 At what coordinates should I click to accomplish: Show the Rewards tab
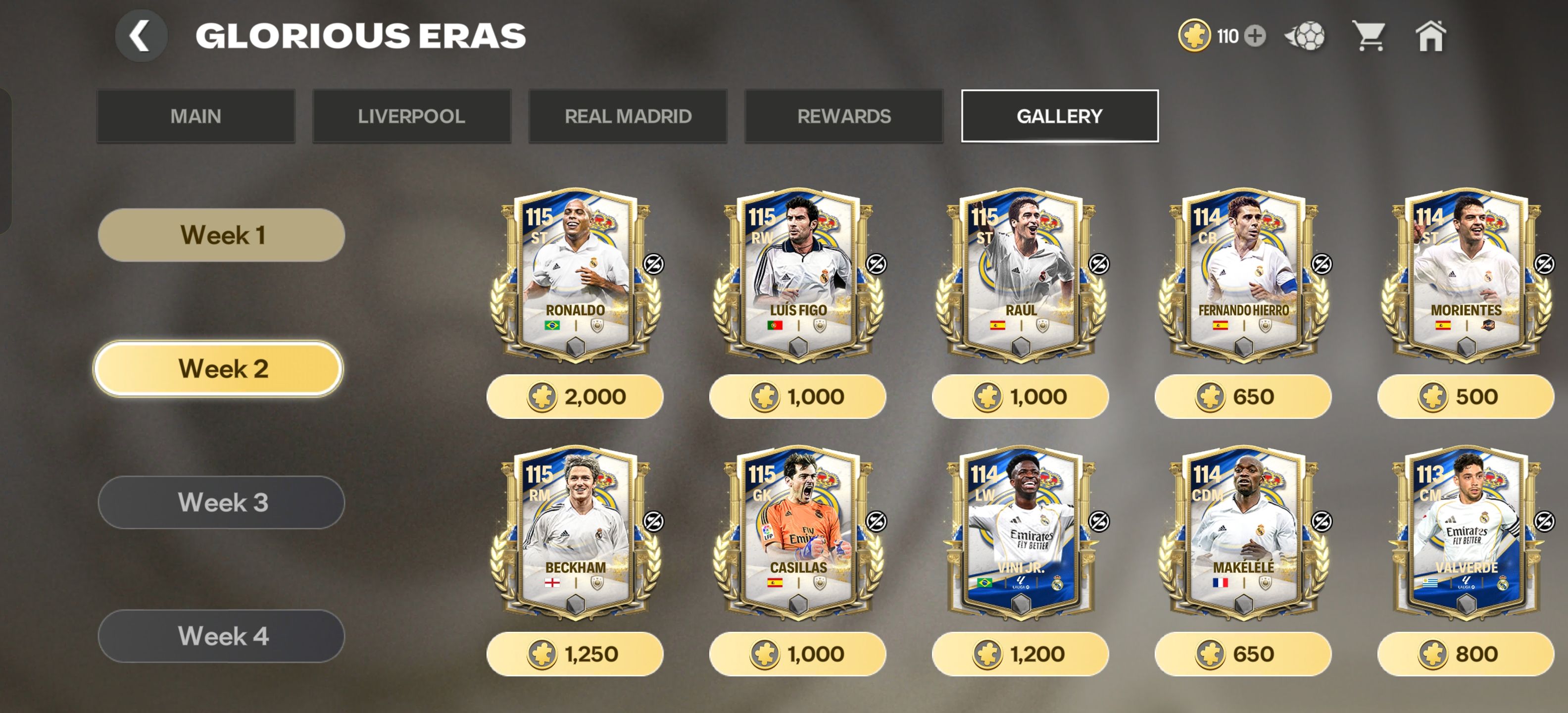pyautogui.click(x=844, y=116)
